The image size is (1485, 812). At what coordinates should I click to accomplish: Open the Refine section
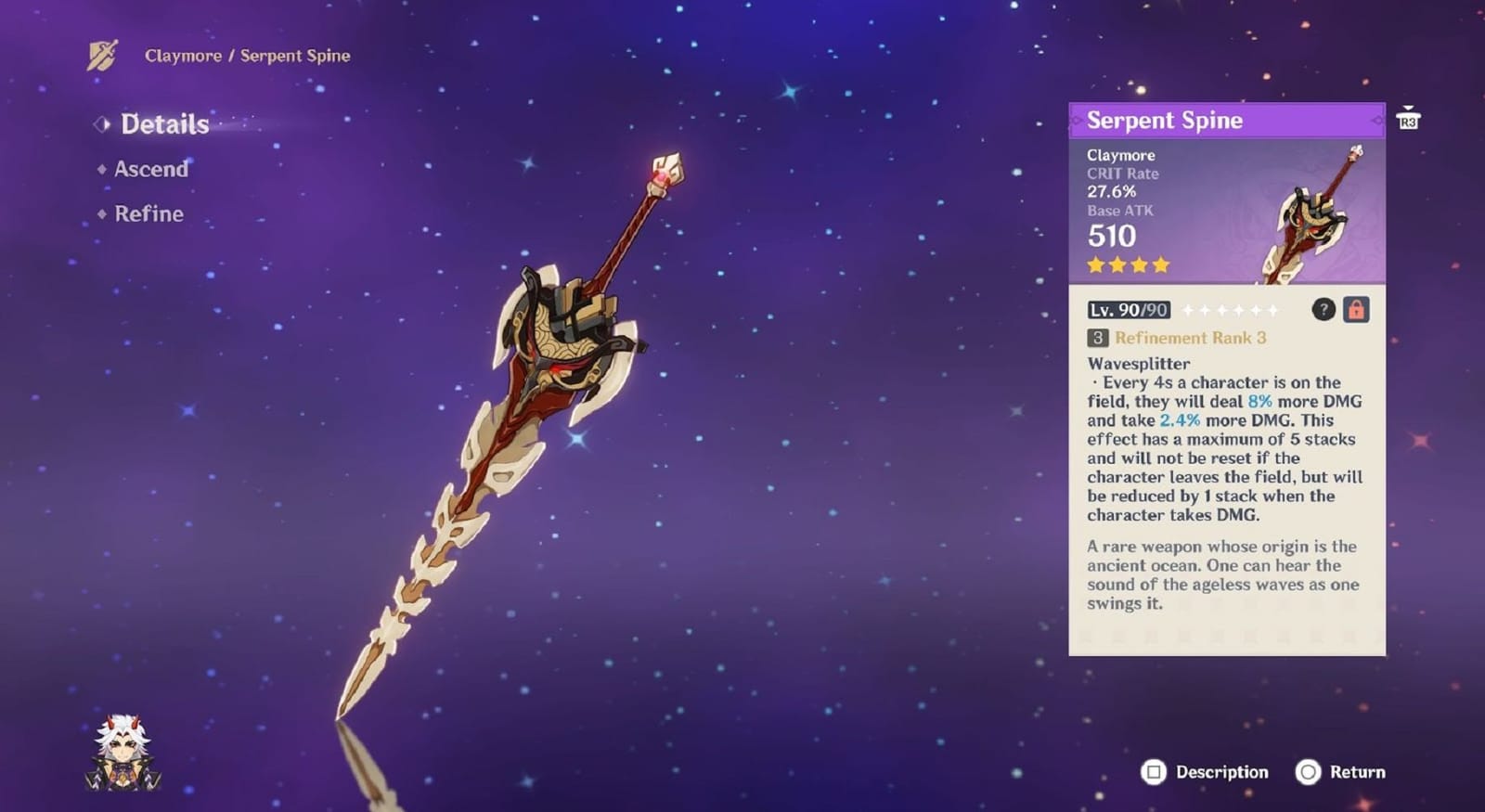[147, 214]
